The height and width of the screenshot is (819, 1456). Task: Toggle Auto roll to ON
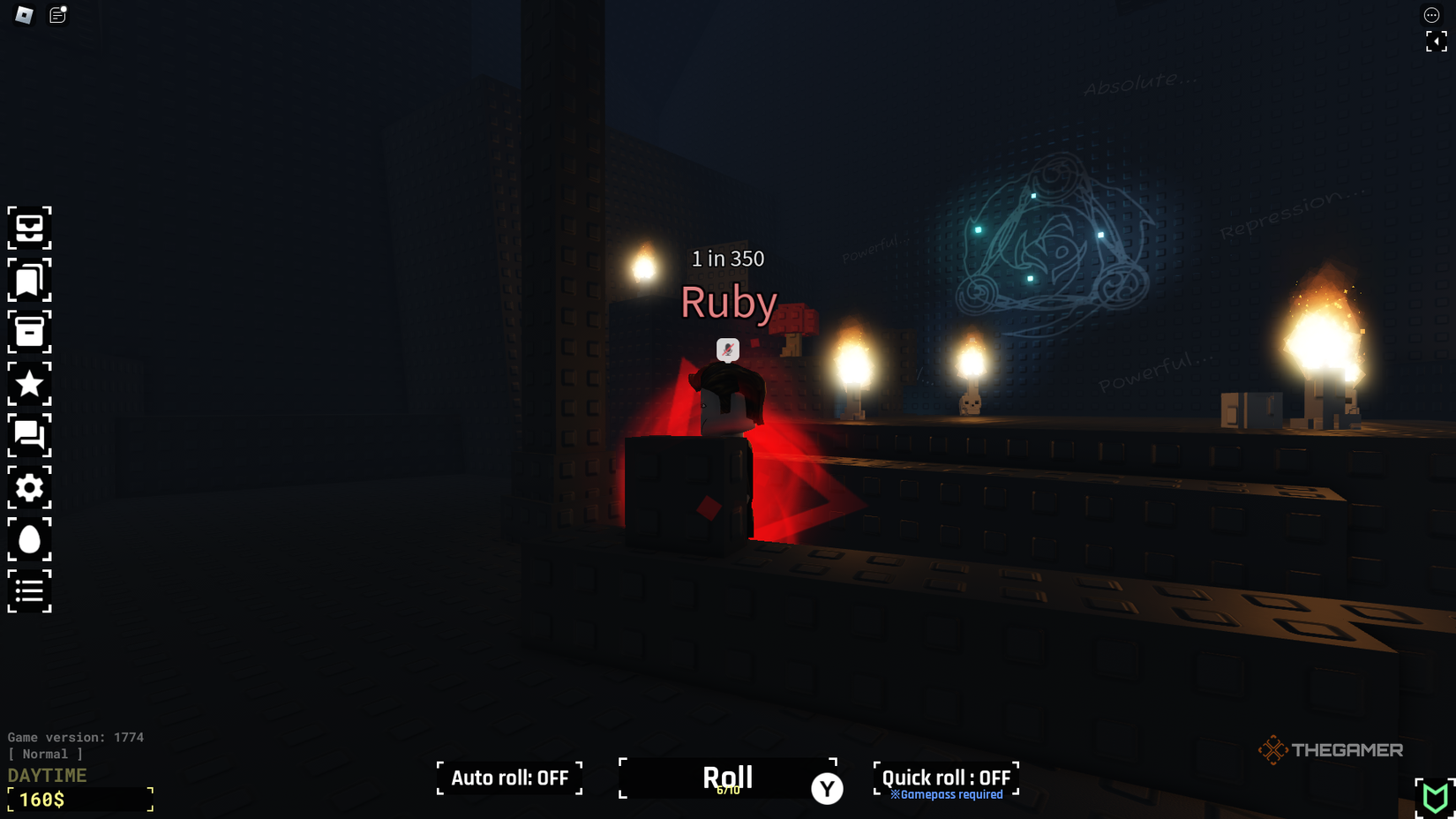508,778
